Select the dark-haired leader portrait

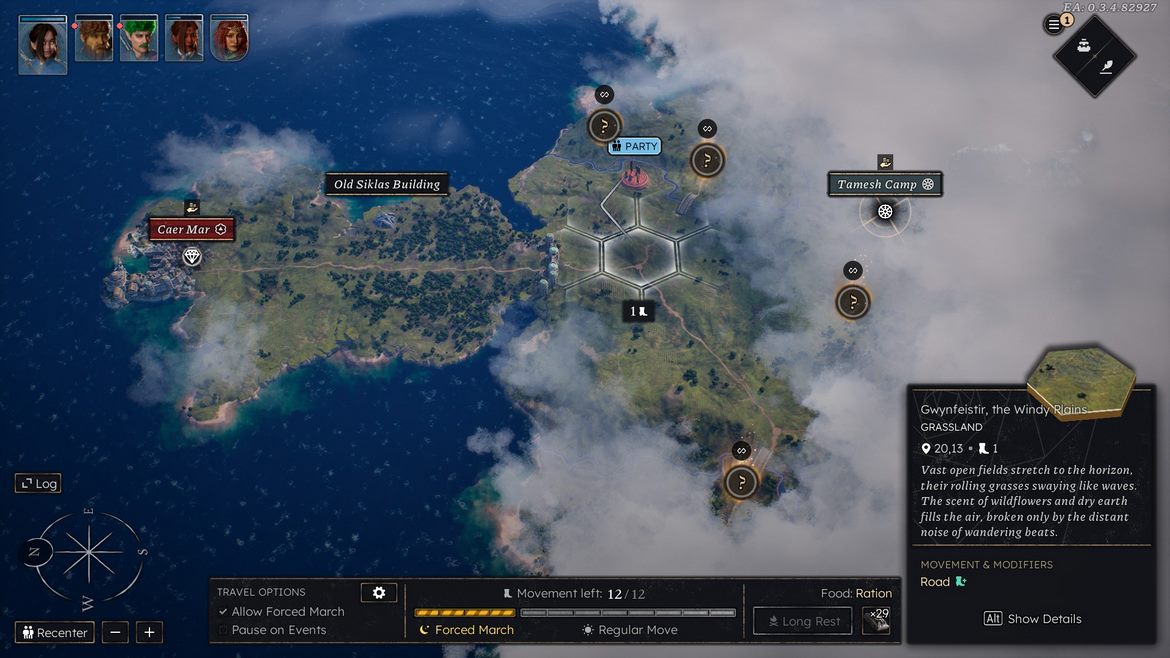point(43,42)
